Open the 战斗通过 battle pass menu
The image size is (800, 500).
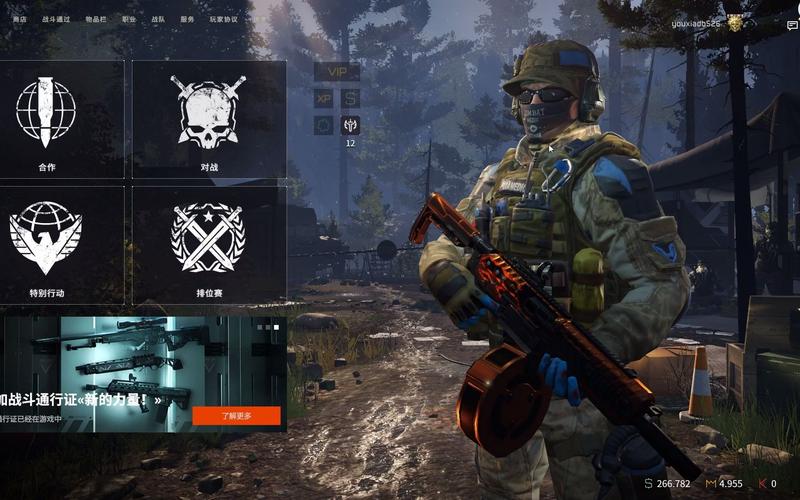pos(56,19)
